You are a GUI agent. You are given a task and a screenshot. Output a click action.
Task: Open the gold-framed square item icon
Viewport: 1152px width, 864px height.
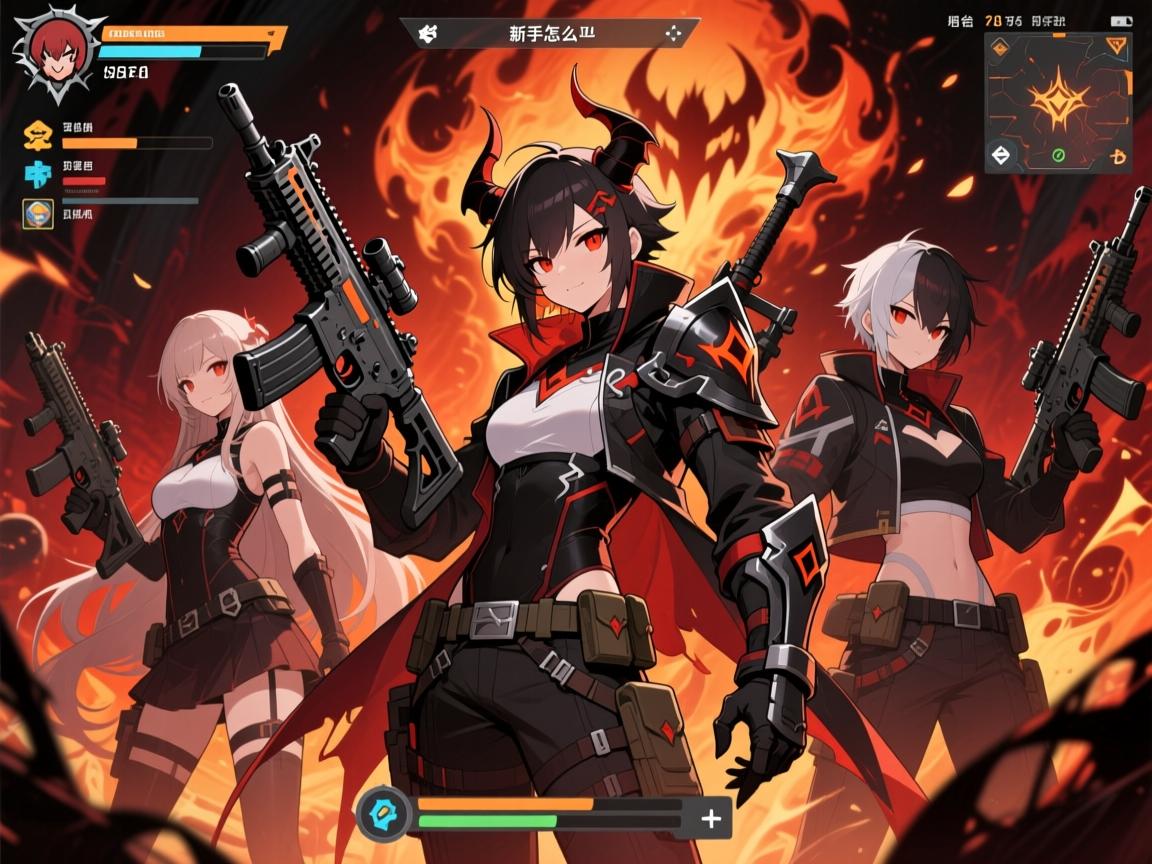coord(37,213)
